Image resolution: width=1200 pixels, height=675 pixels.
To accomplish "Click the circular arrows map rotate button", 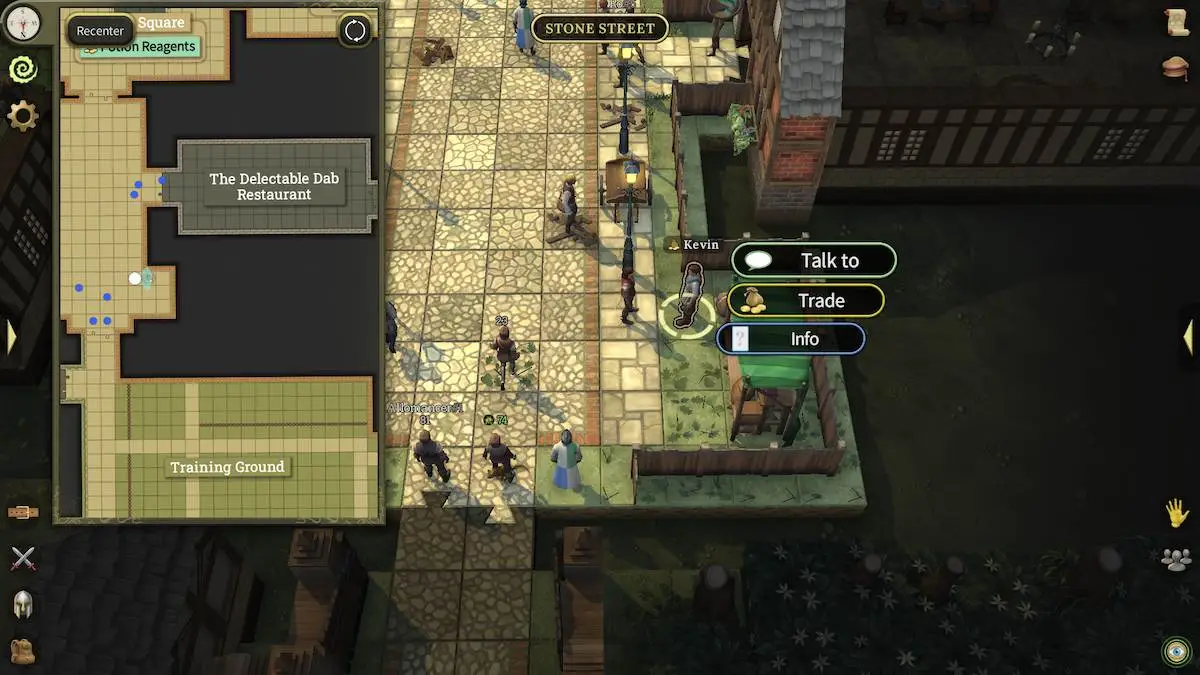I will pyautogui.click(x=355, y=31).
